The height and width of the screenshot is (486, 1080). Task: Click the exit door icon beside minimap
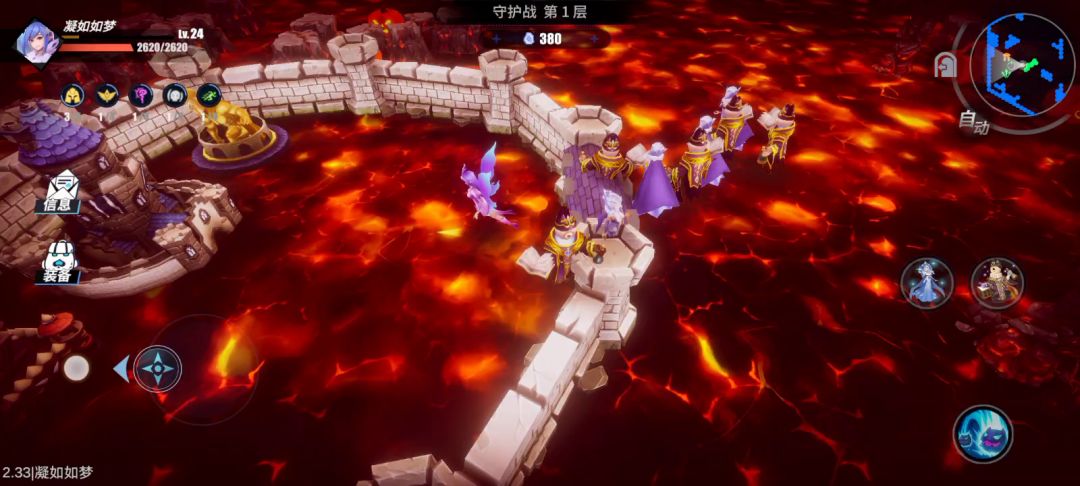pyautogui.click(x=944, y=66)
